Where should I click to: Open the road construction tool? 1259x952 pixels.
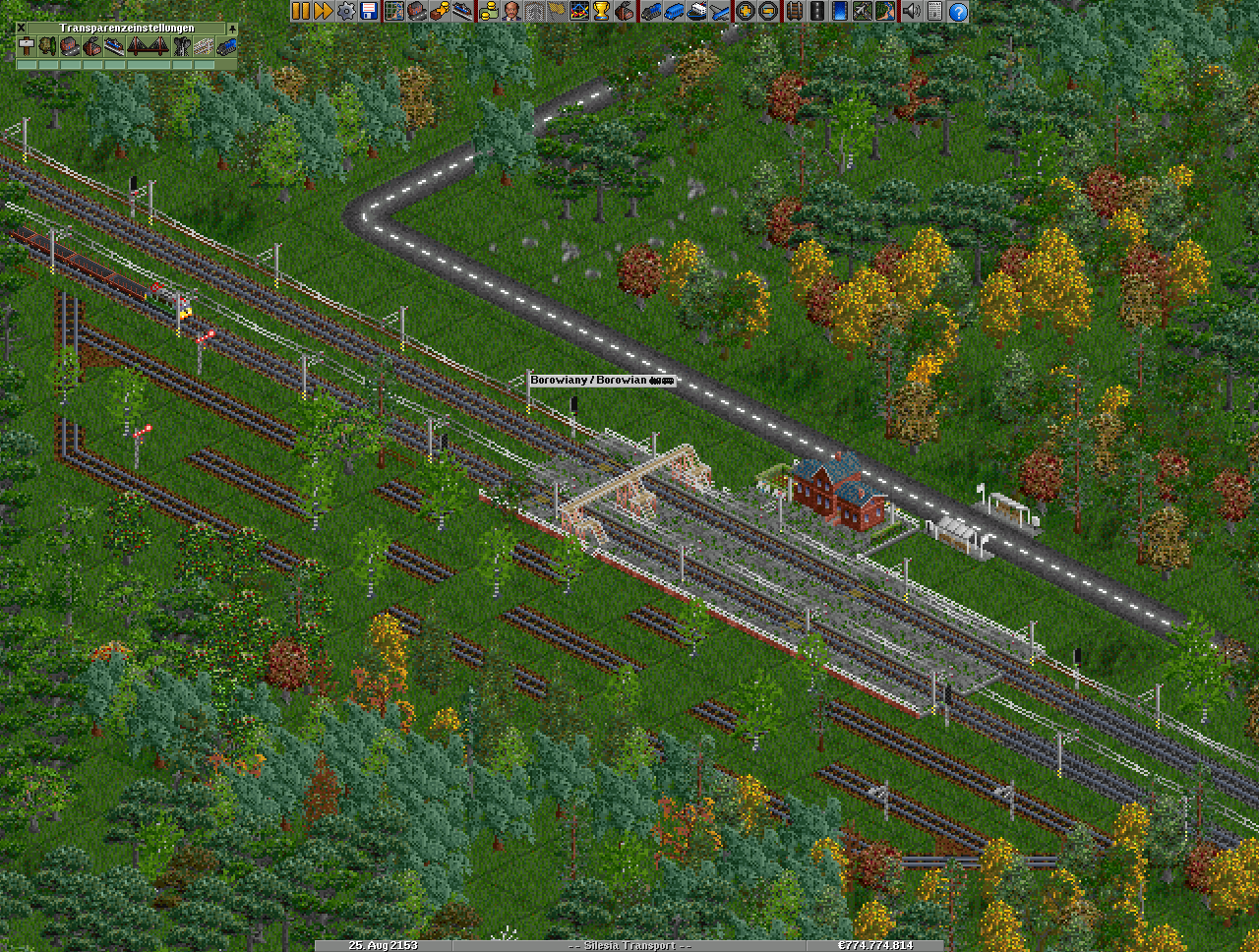coord(816,12)
